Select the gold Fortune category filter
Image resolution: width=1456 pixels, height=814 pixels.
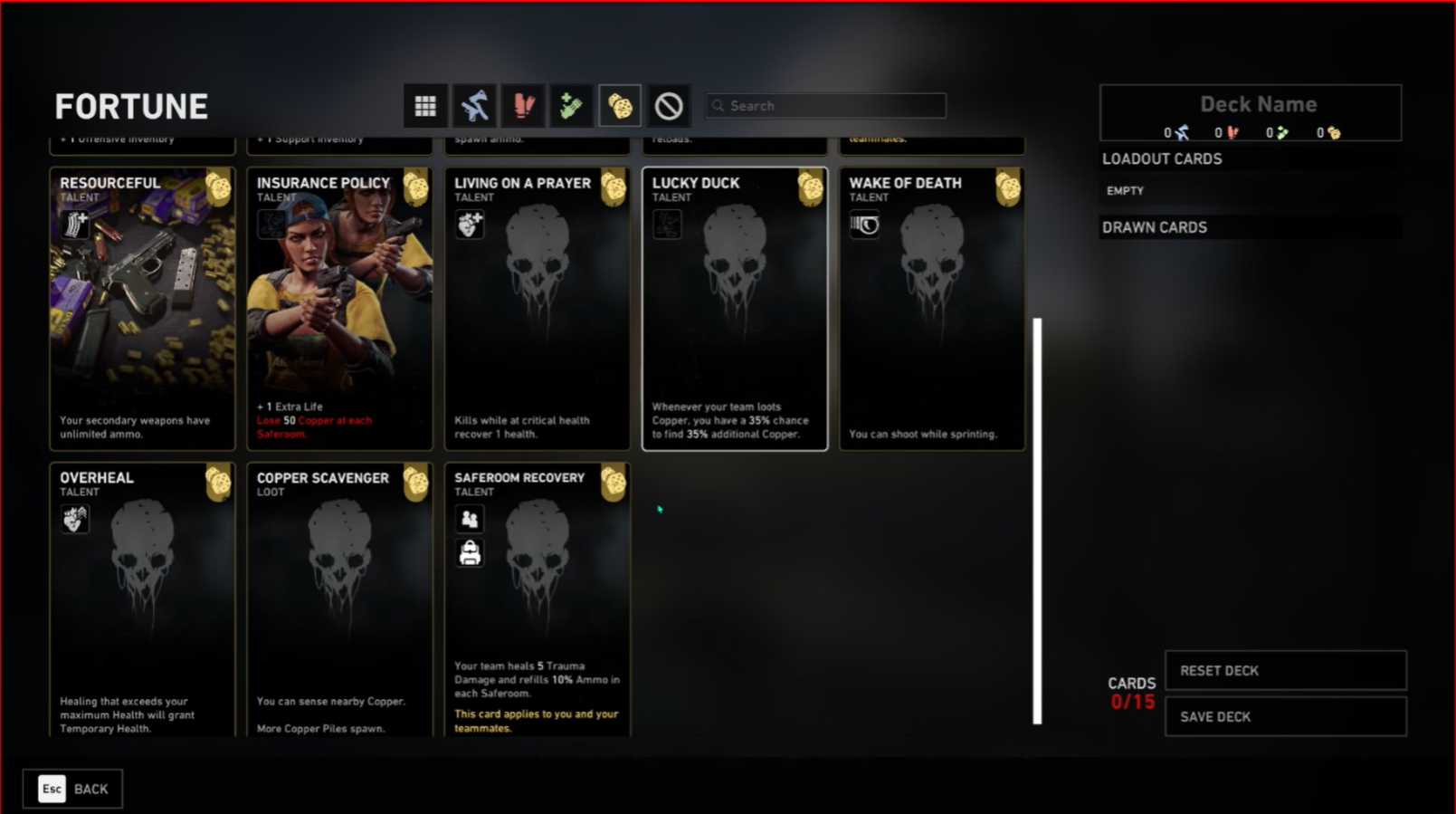click(x=620, y=106)
